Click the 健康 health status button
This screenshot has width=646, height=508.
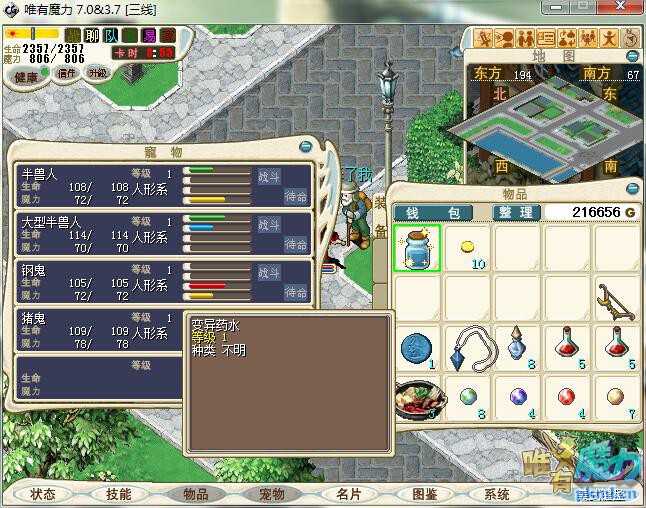[27, 77]
